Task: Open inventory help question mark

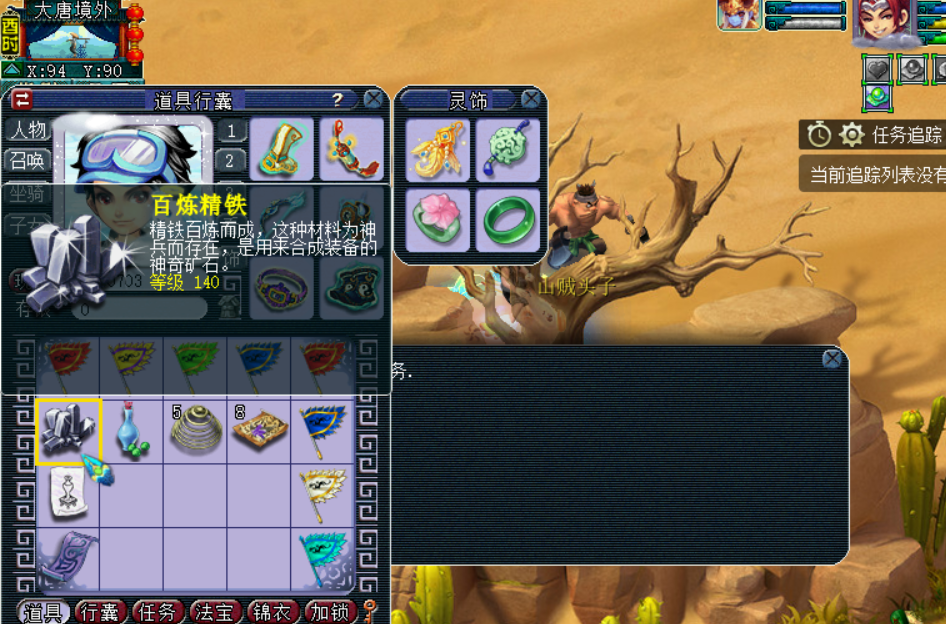Action: coord(338,99)
